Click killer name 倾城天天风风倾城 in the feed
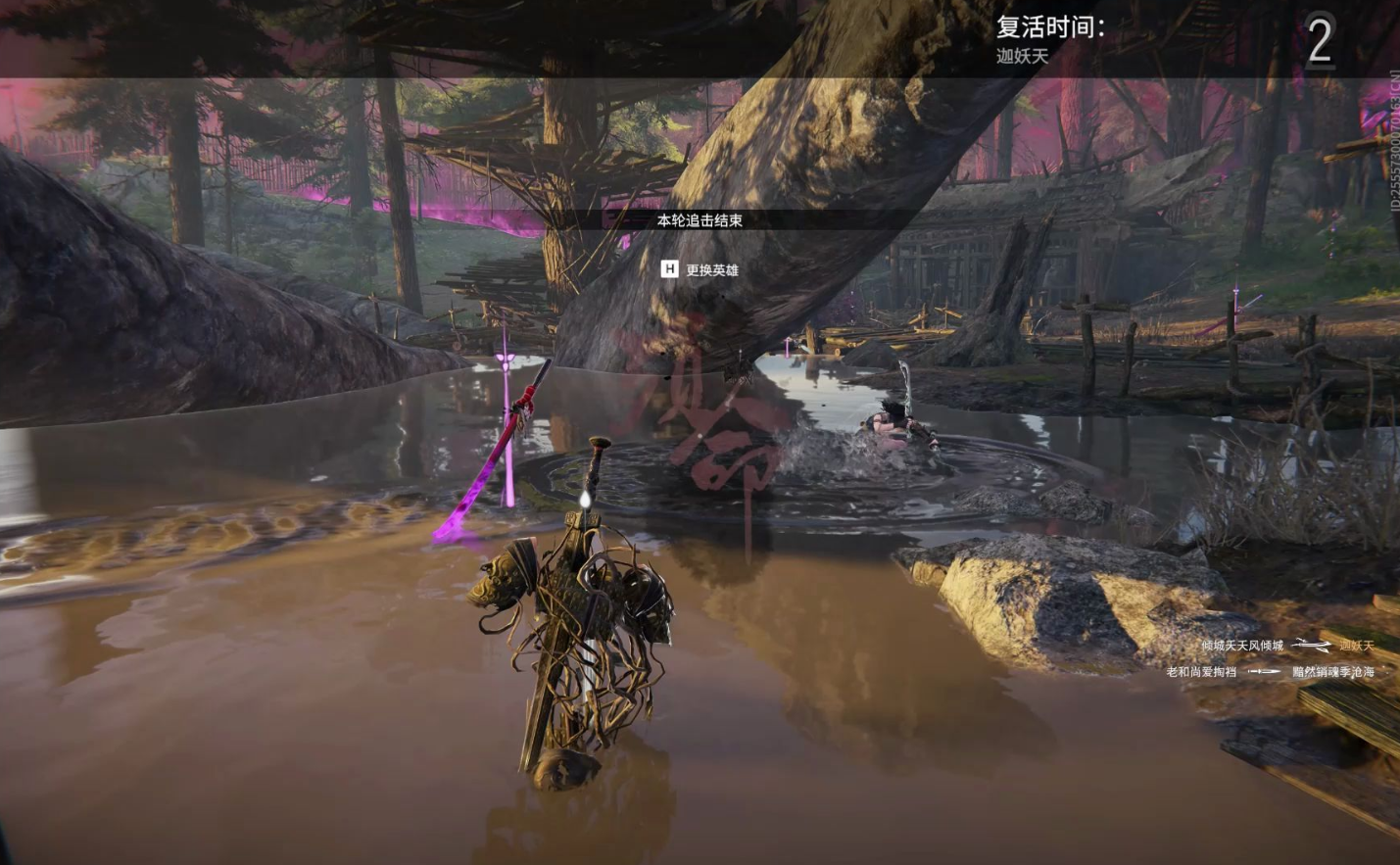Image resolution: width=1400 pixels, height=865 pixels. coord(1242,646)
